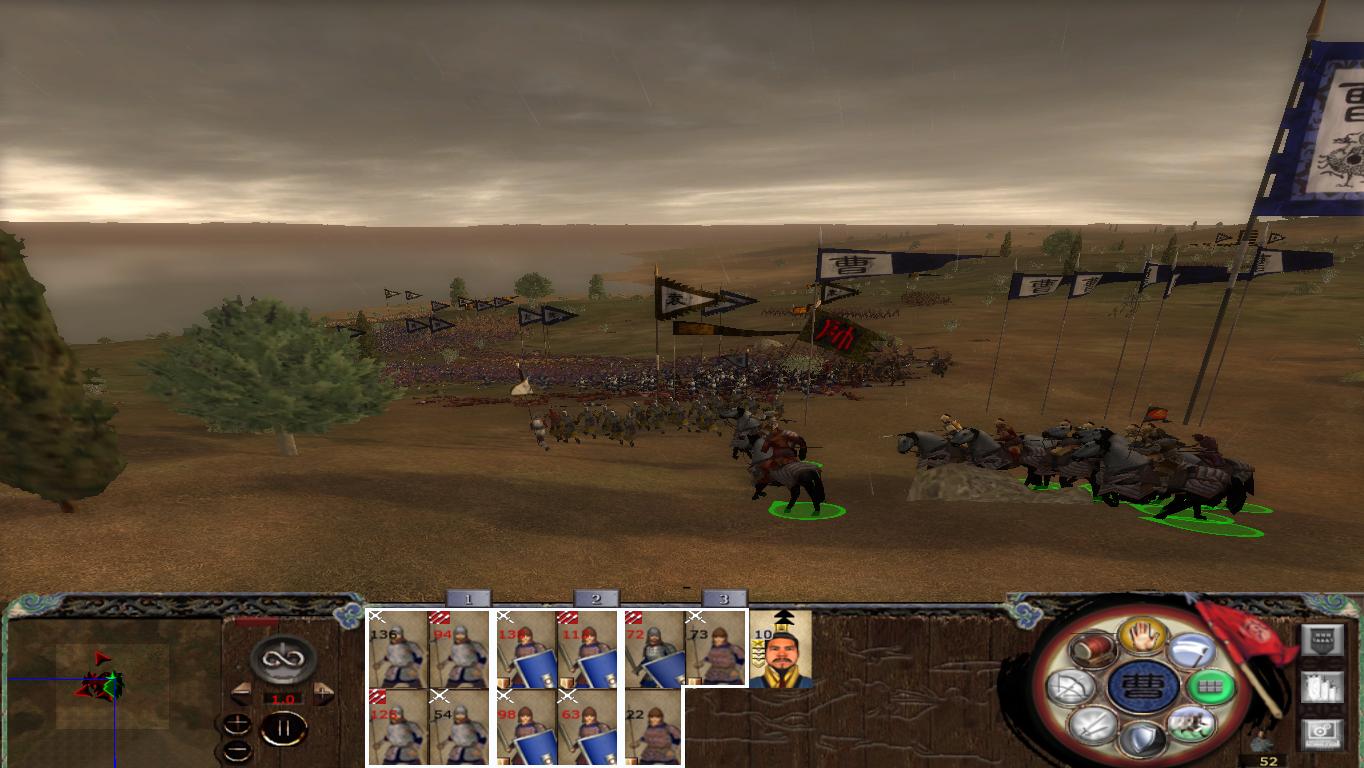The width and height of the screenshot is (1364, 768).
Task: Select army group tab 1
Action: 470,600
